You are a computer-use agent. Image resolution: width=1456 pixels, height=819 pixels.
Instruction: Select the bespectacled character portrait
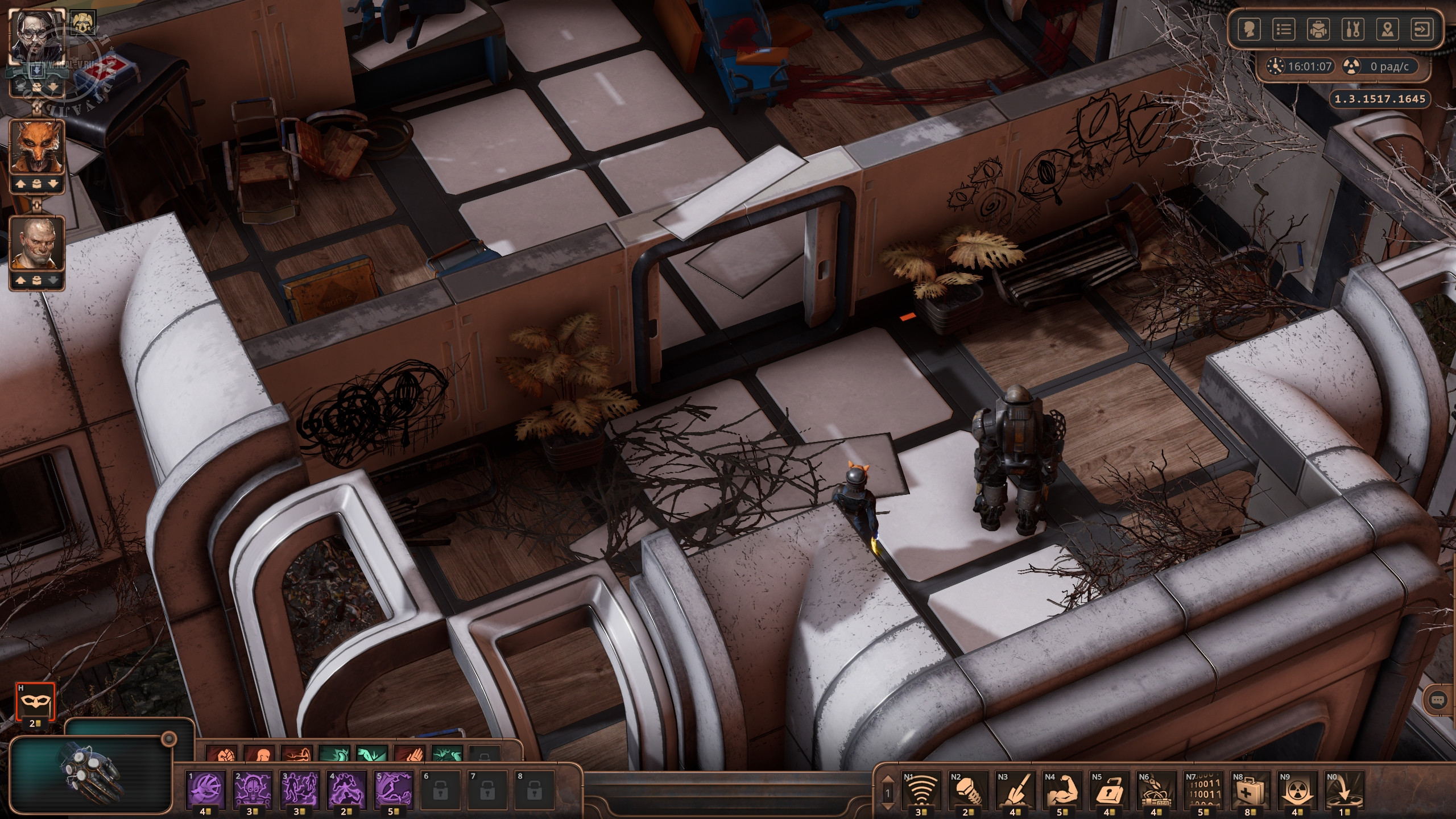37,35
